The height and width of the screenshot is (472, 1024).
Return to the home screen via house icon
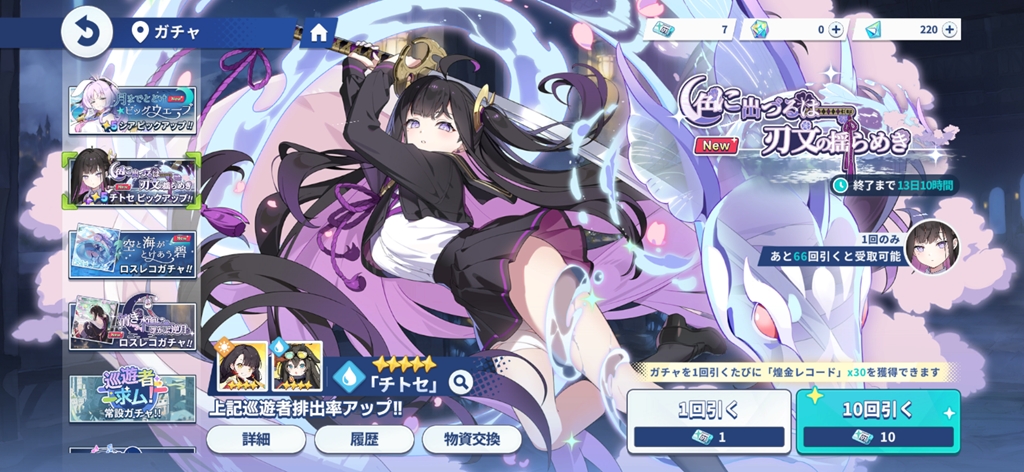point(318,32)
